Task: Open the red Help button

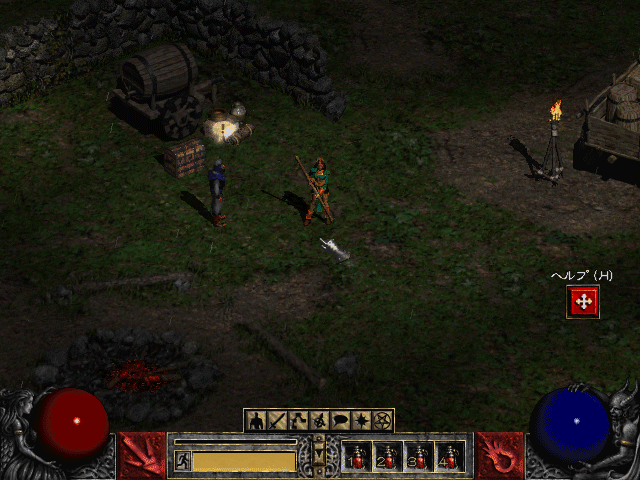Action: (583, 302)
